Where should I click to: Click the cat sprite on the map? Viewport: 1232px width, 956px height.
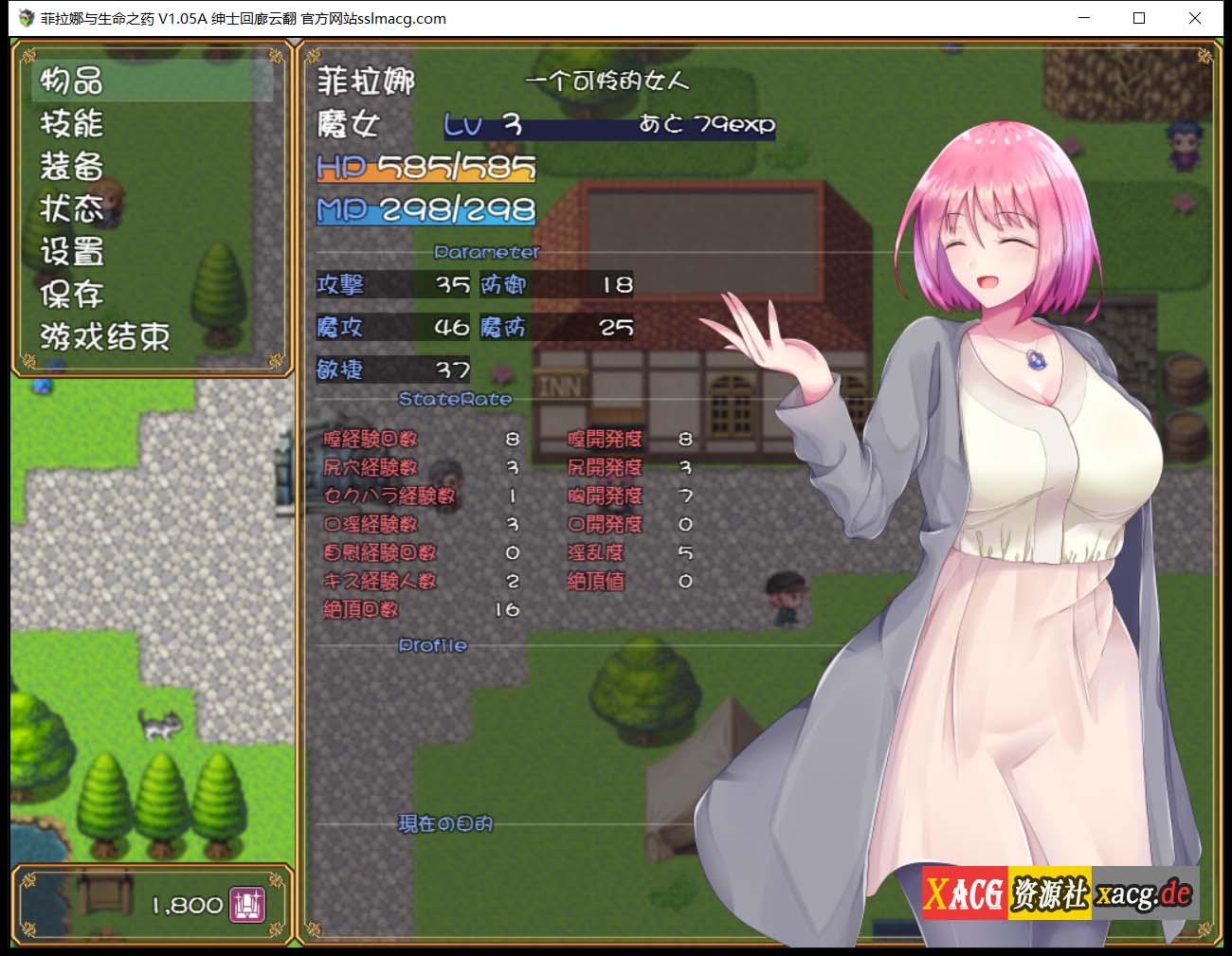coord(161,725)
